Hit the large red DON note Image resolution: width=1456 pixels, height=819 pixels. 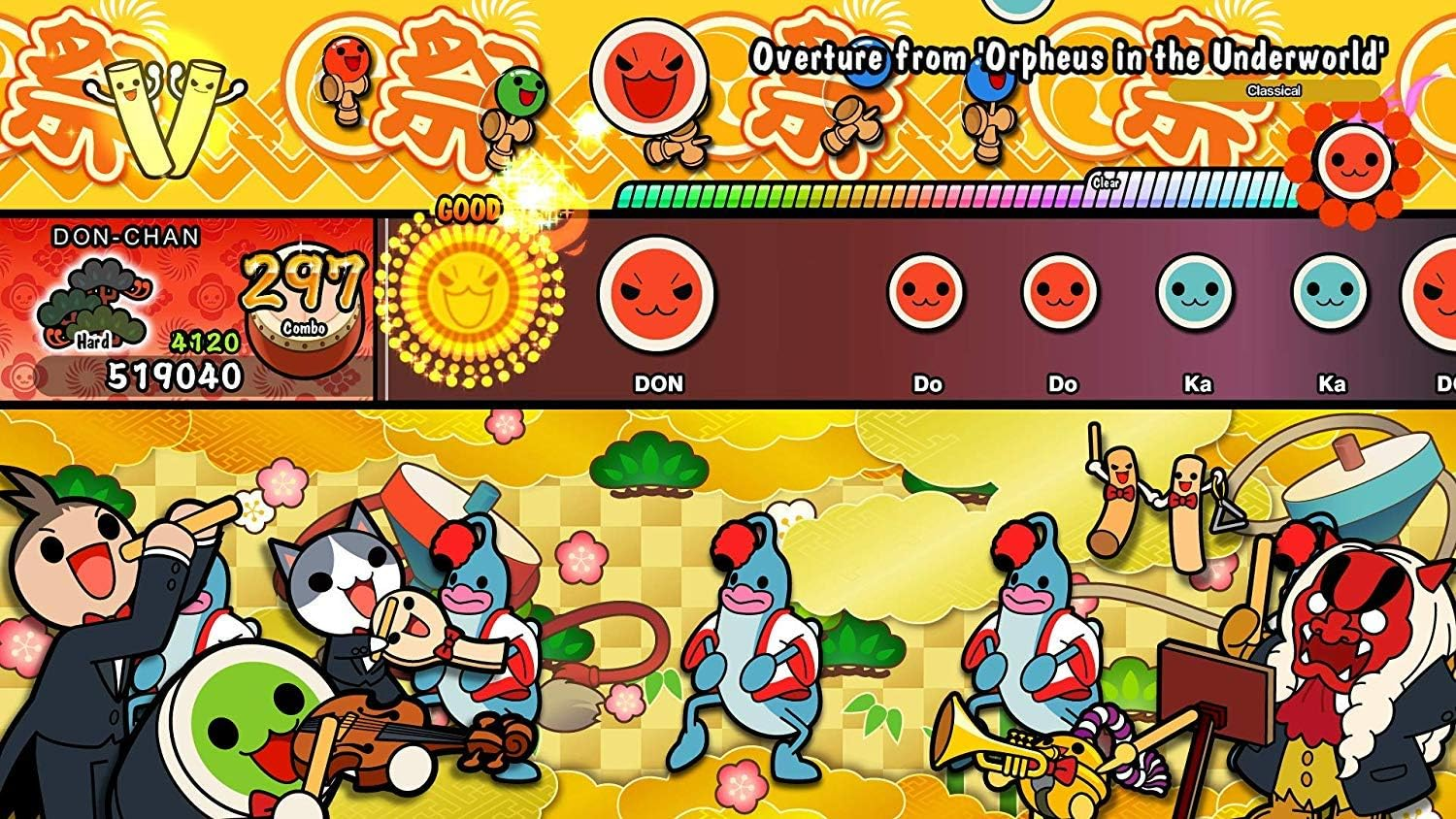656,296
